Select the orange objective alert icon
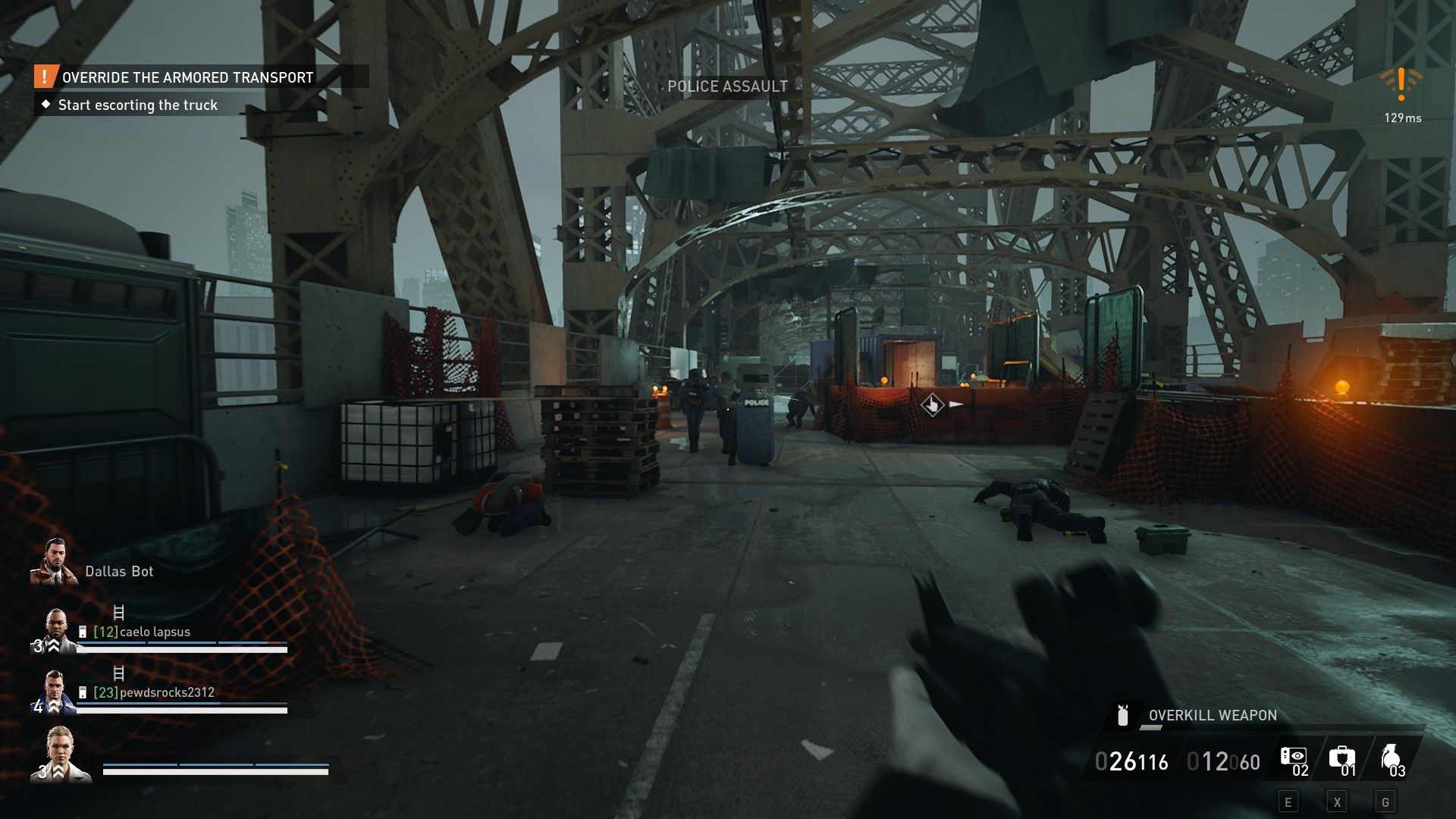1456x819 pixels. (45, 77)
